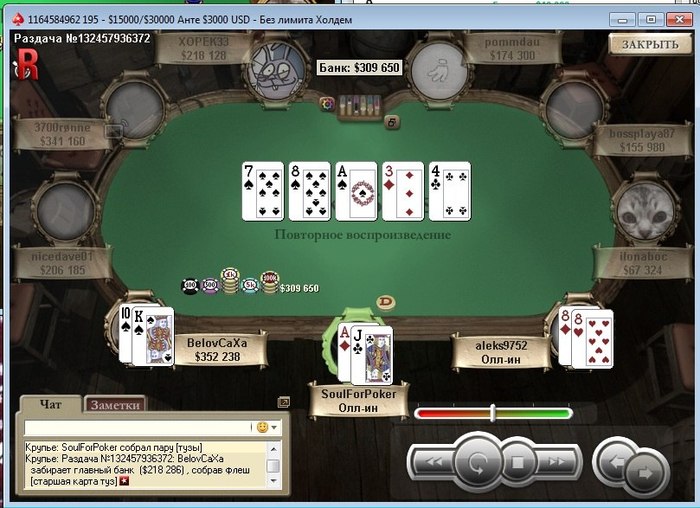Screen dimensions: 700x508
Task: Select player aleks9752's name plate
Action: coord(501,349)
